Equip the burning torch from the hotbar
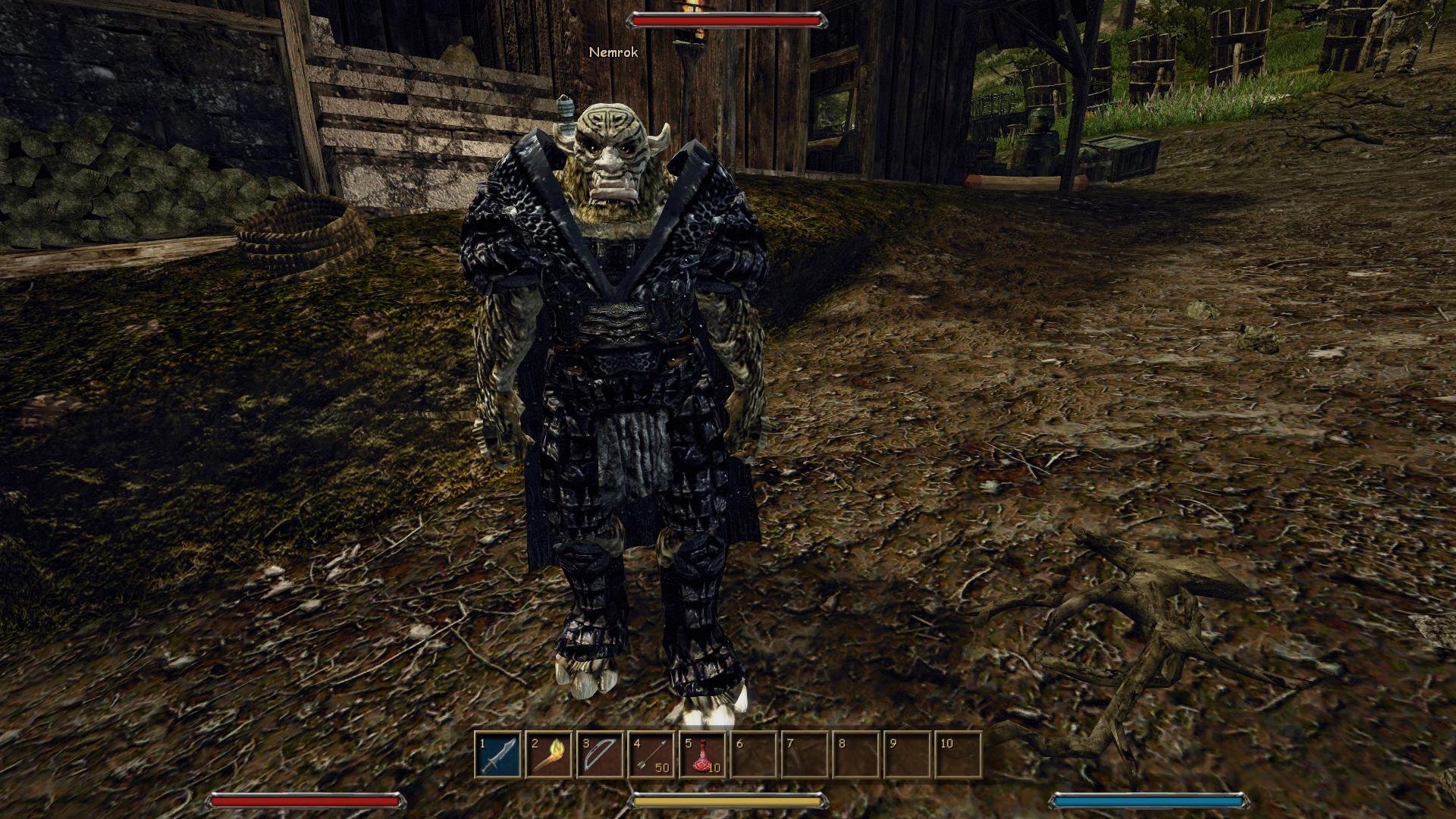This screenshot has height=819, width=1456. tap(549, 755)
